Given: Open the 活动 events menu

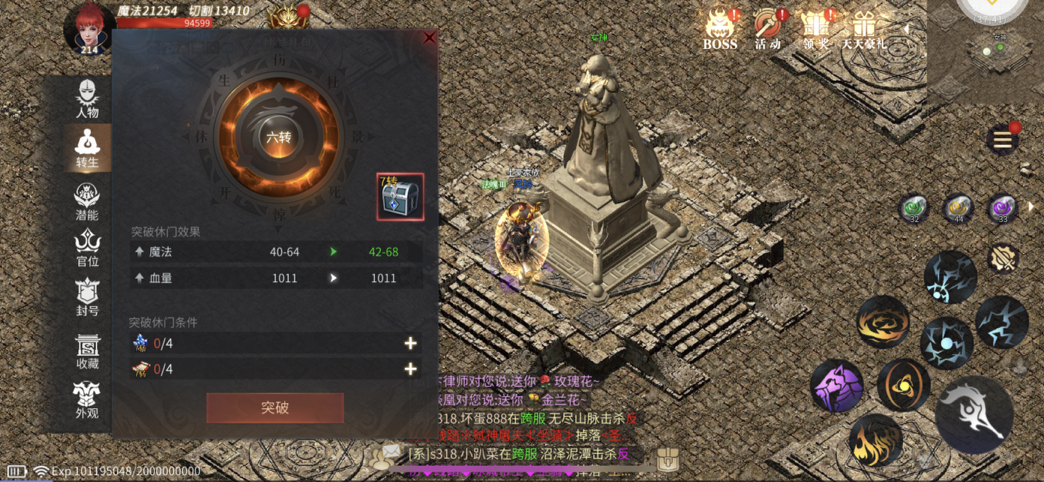Looking at the screenshot, I should 768,28.
